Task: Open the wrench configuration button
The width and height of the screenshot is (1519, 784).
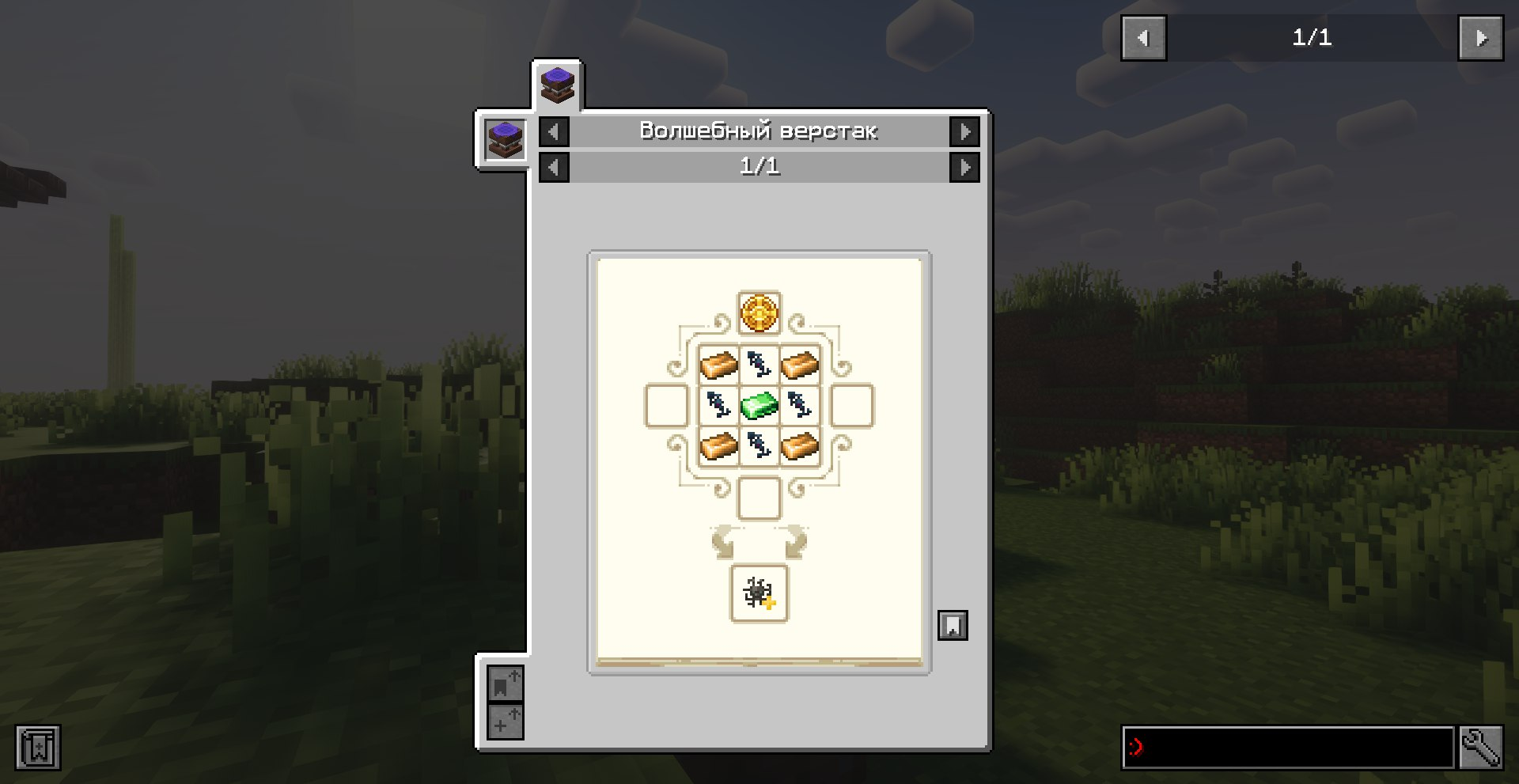Action: click(1480, 747)
